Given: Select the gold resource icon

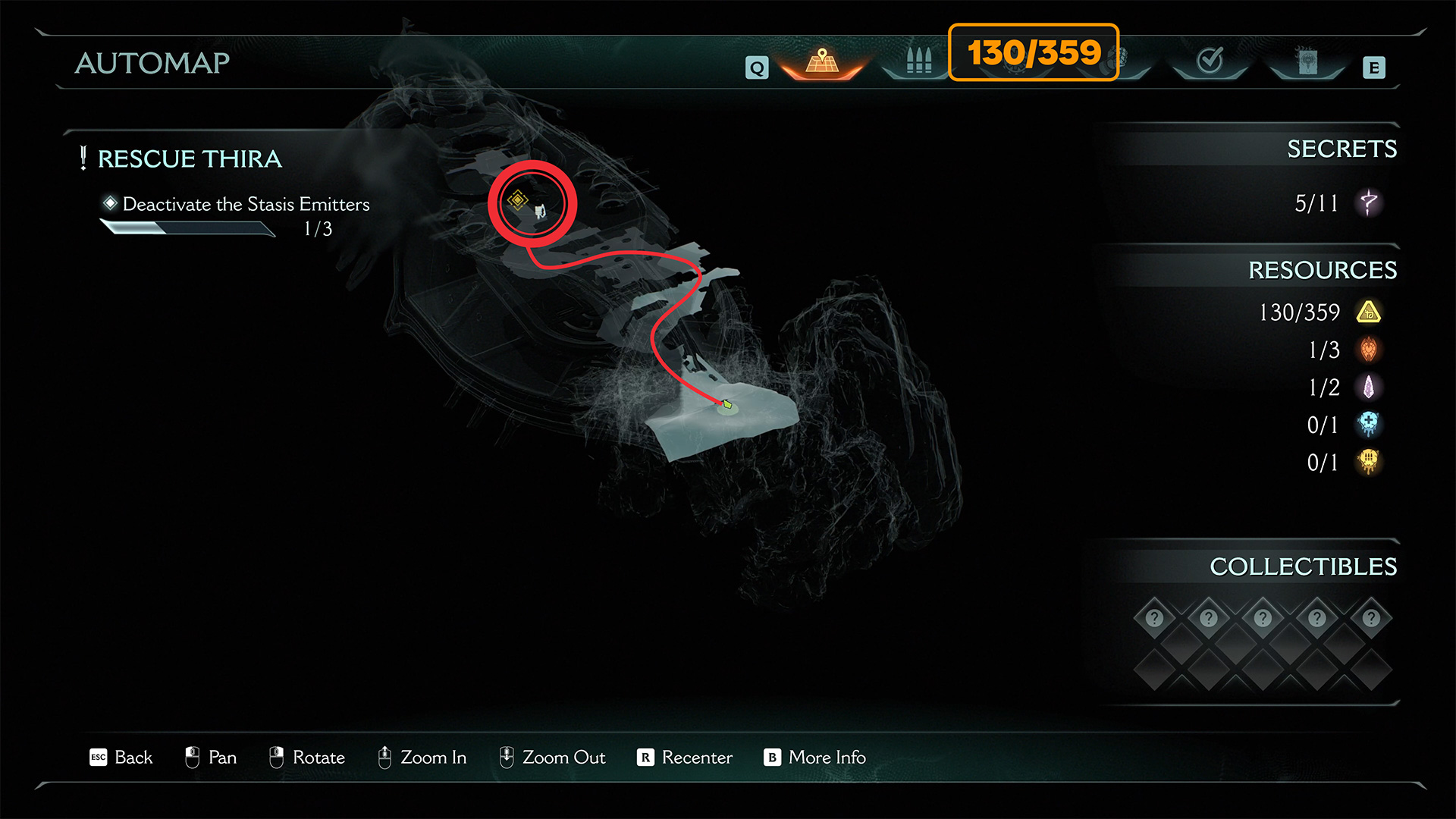Looking at the screenshot, I should tap(1369, 312).
